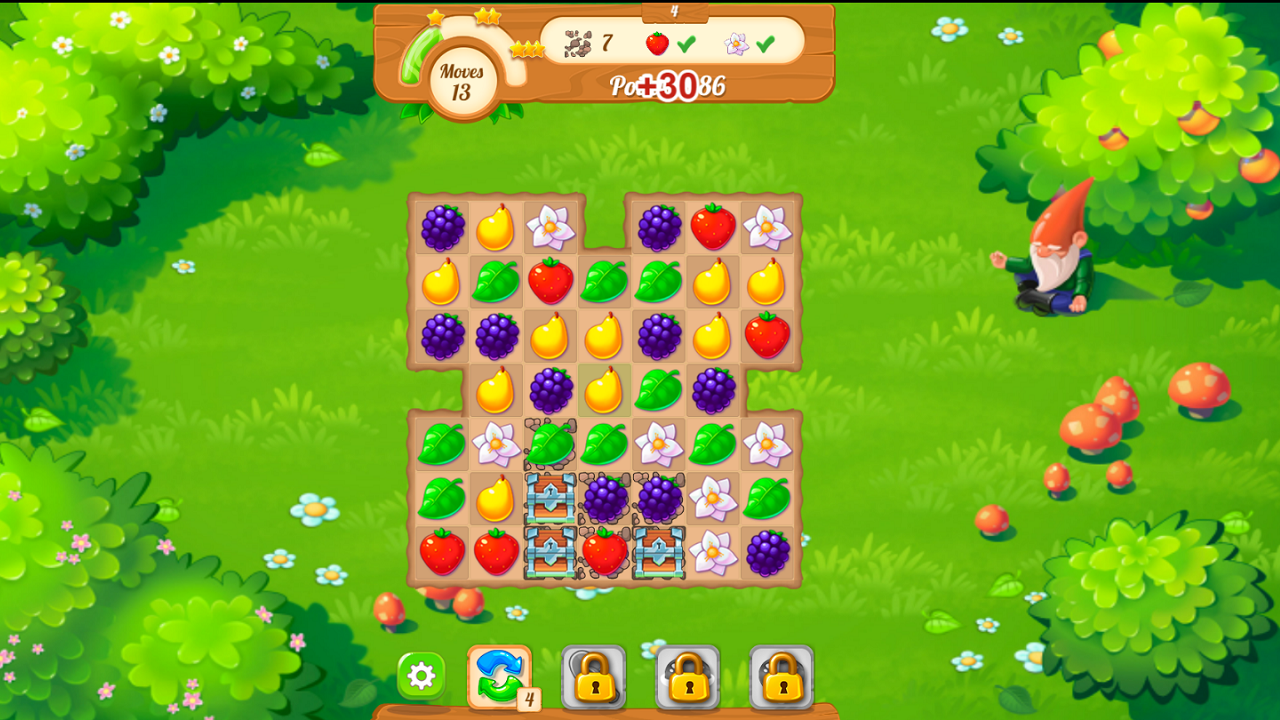
Task: Click the three-star rating badge
Action: (527, 48)
